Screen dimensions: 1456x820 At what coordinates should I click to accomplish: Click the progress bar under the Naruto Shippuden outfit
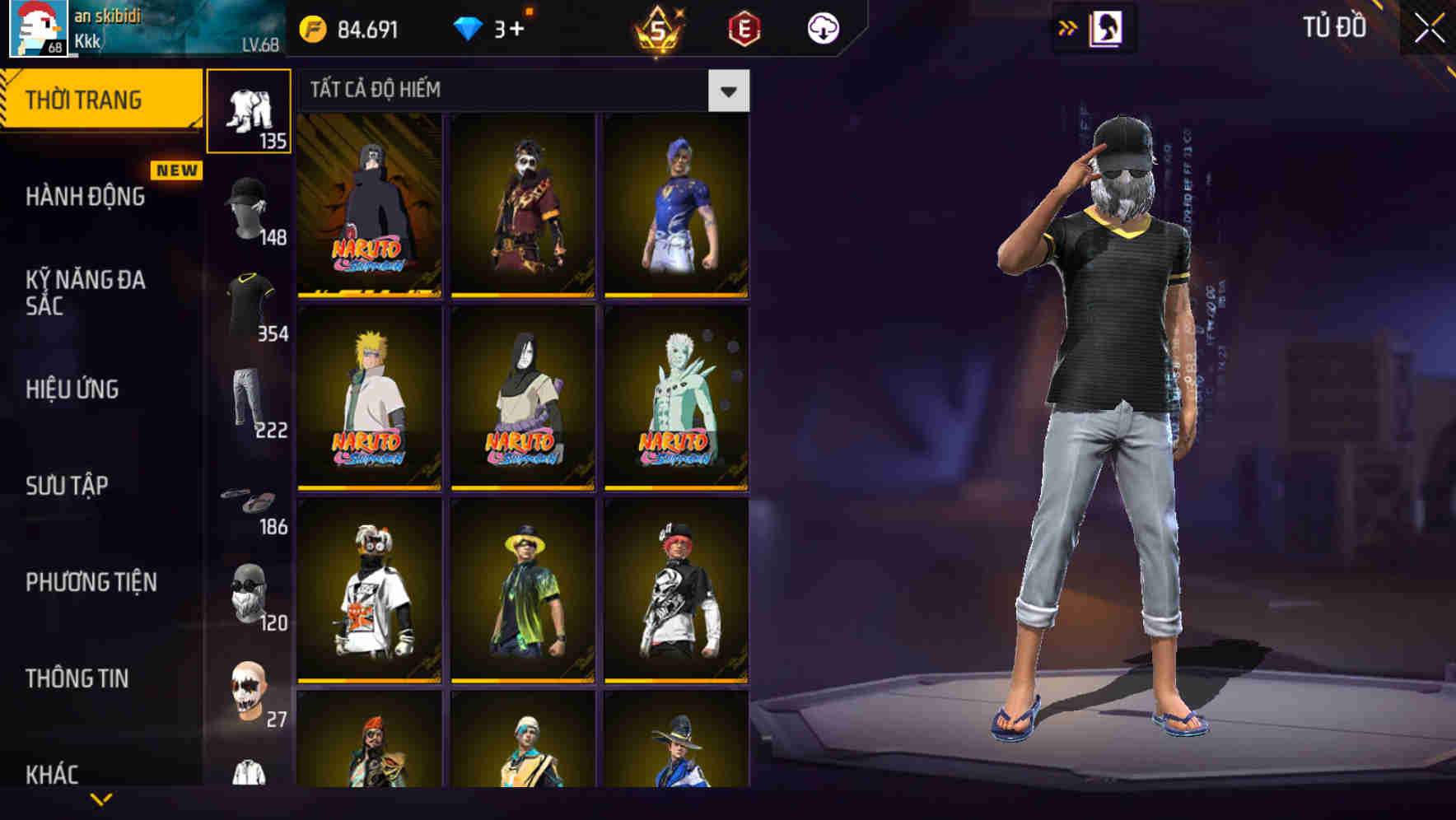tap(368, 293)
